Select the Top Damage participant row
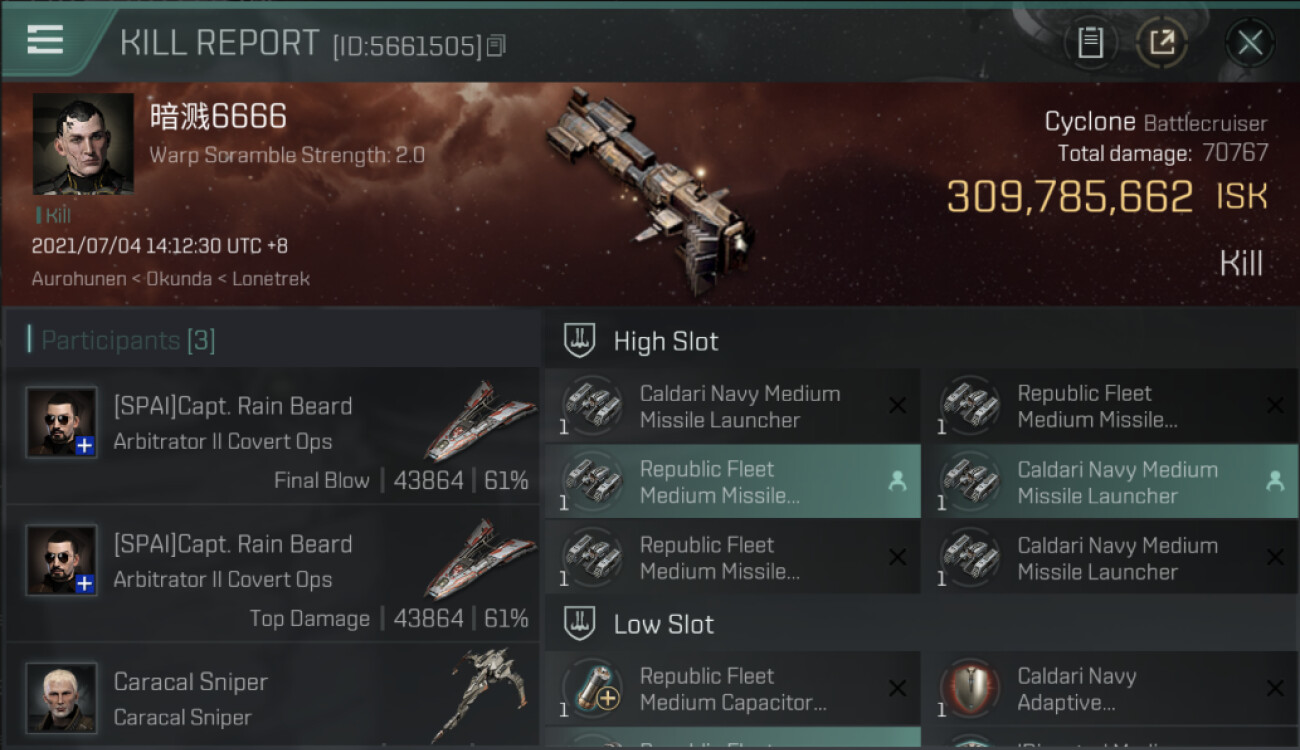The image size is (1300, 750). 272,575
